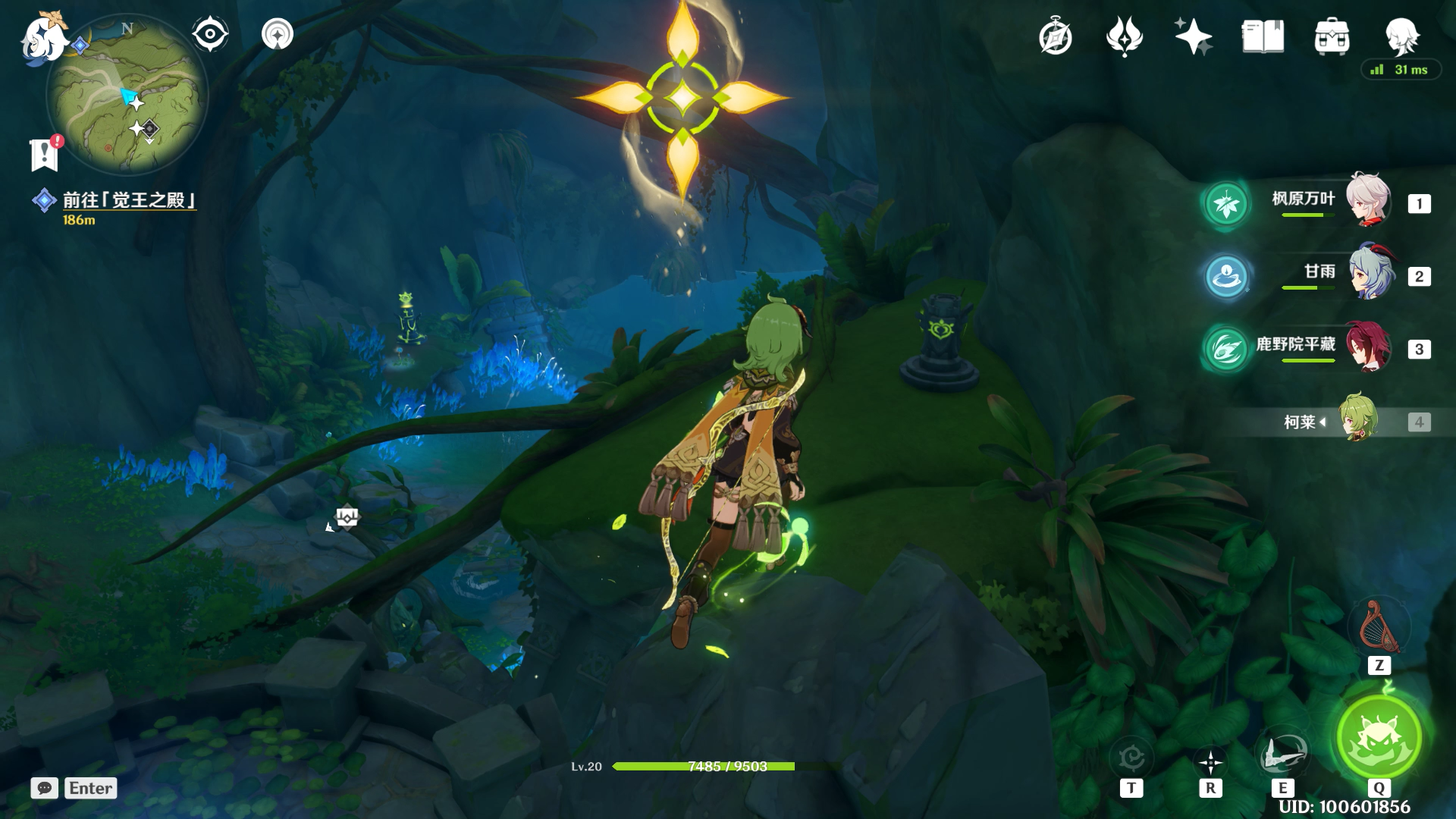Use the lyre gadget
The width and height of the screenshot is (1456, 819).
click(x=1379, y=628)
